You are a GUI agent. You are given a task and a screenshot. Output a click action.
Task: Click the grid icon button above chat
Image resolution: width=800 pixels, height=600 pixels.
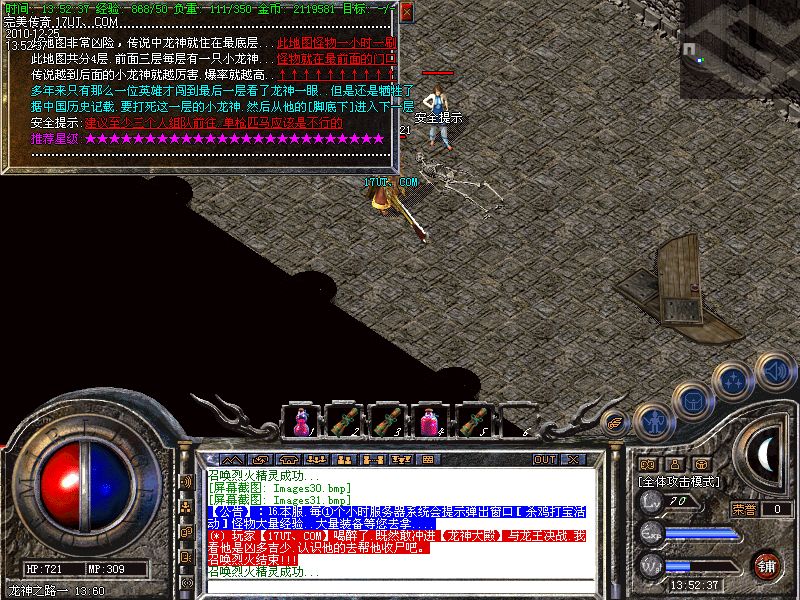(x=428, y=460)
